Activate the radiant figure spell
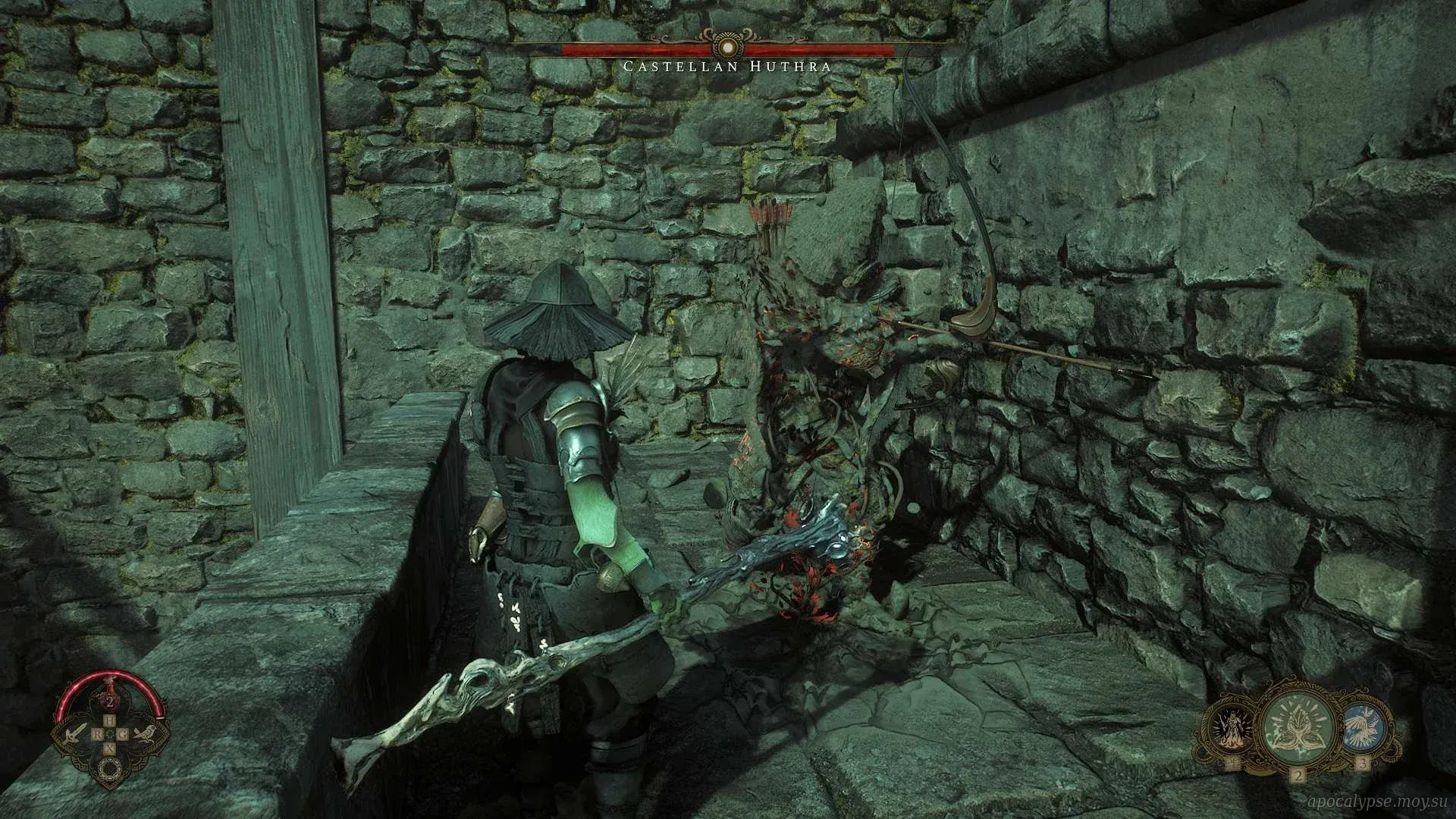The height and width of the screenshot is (819, 1456). [1228, 727]
